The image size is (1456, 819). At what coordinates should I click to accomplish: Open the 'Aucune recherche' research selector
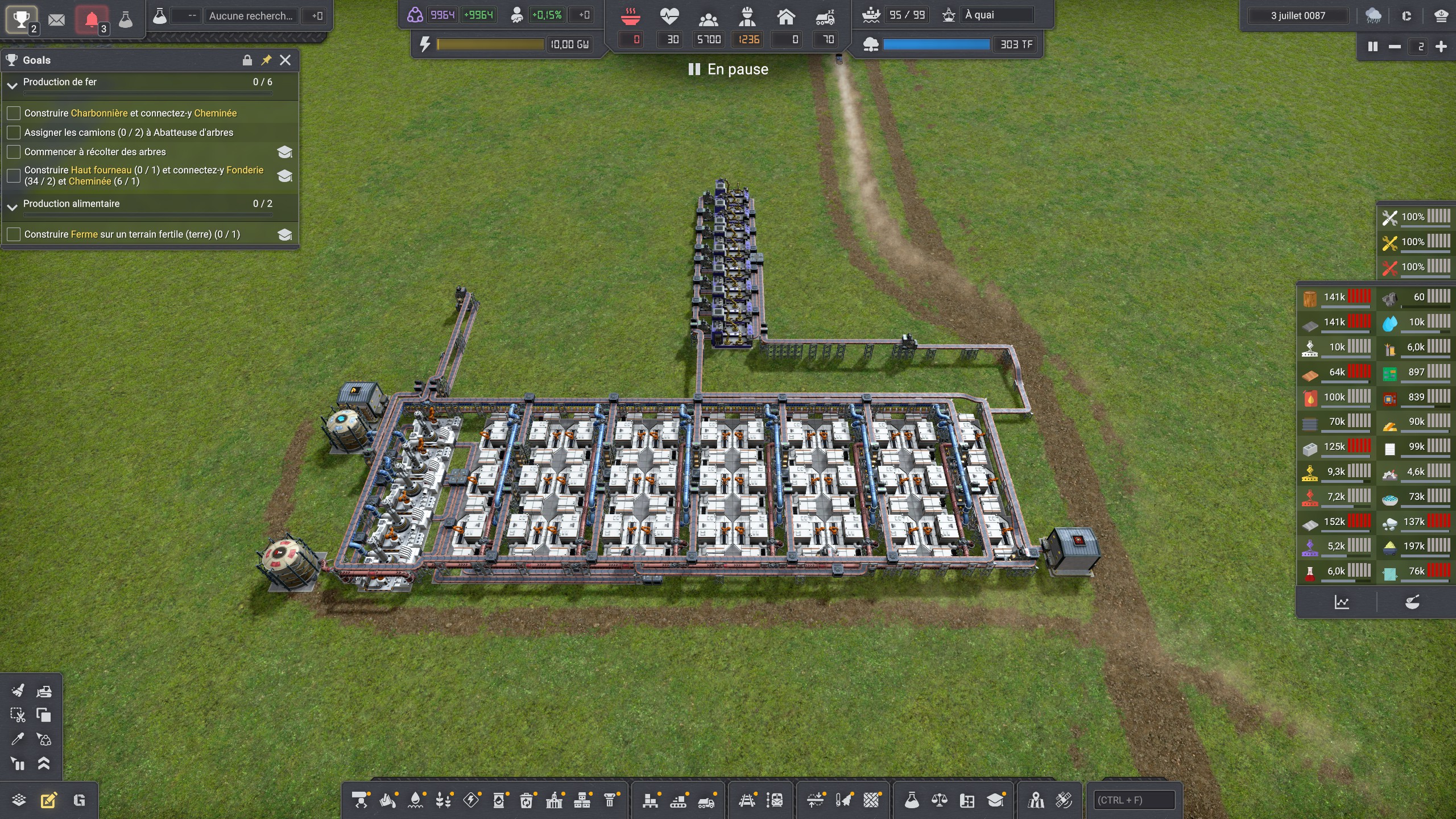pos(252,15)
